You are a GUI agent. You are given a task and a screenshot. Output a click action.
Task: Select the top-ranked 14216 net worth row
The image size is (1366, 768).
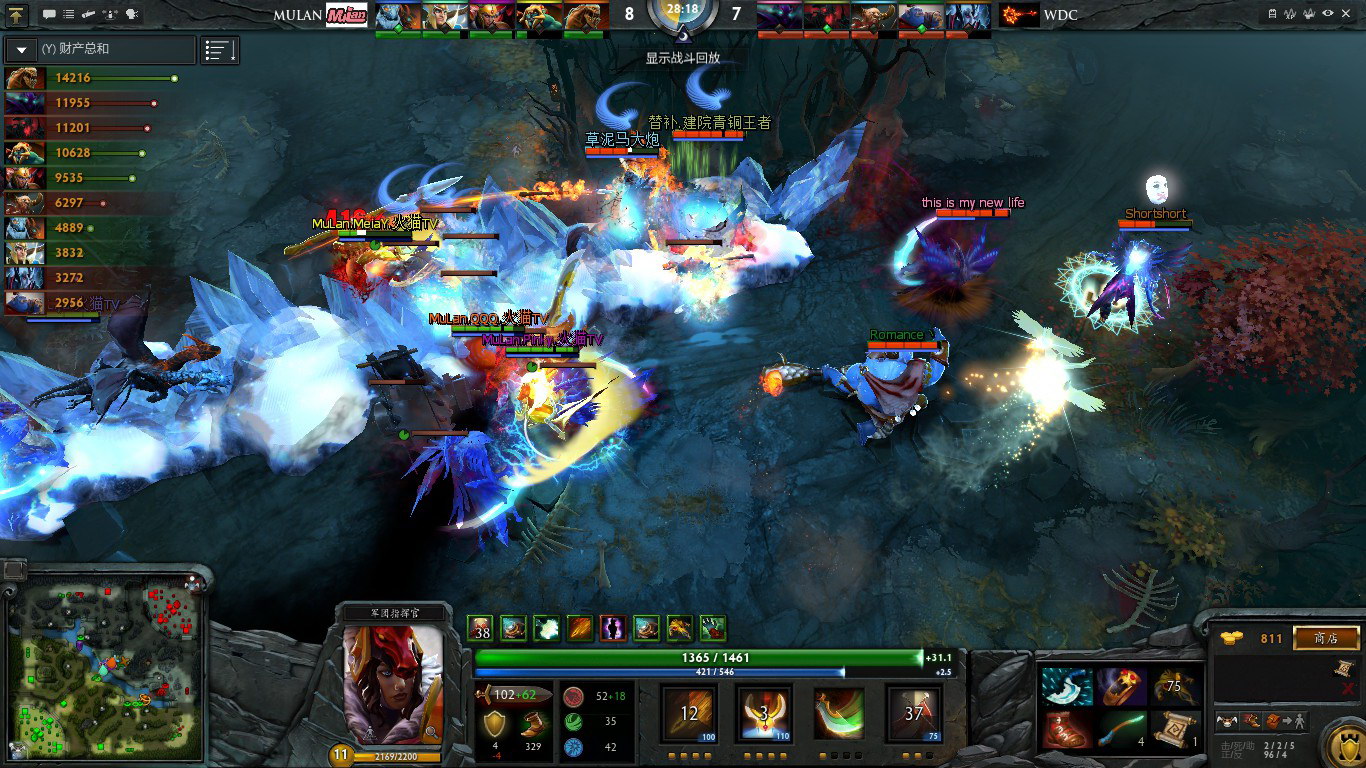point(90,78)
